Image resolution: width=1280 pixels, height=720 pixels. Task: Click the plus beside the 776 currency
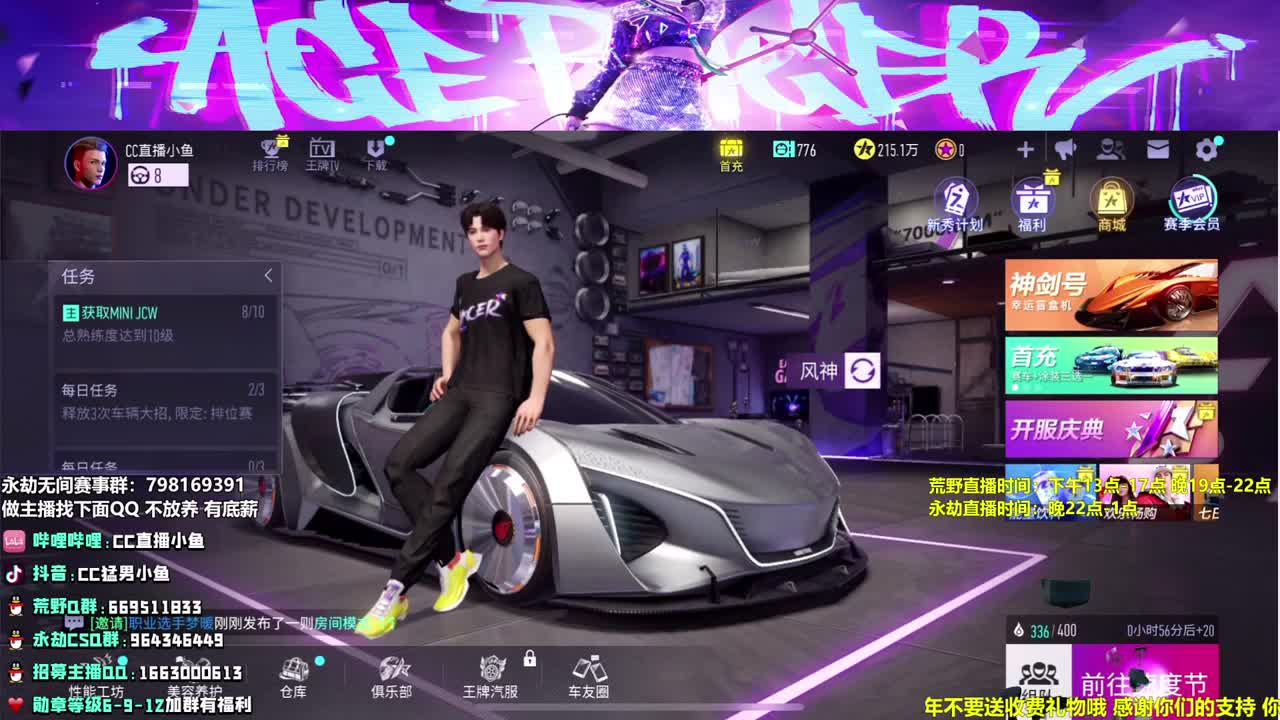[x=1024, y=148]
